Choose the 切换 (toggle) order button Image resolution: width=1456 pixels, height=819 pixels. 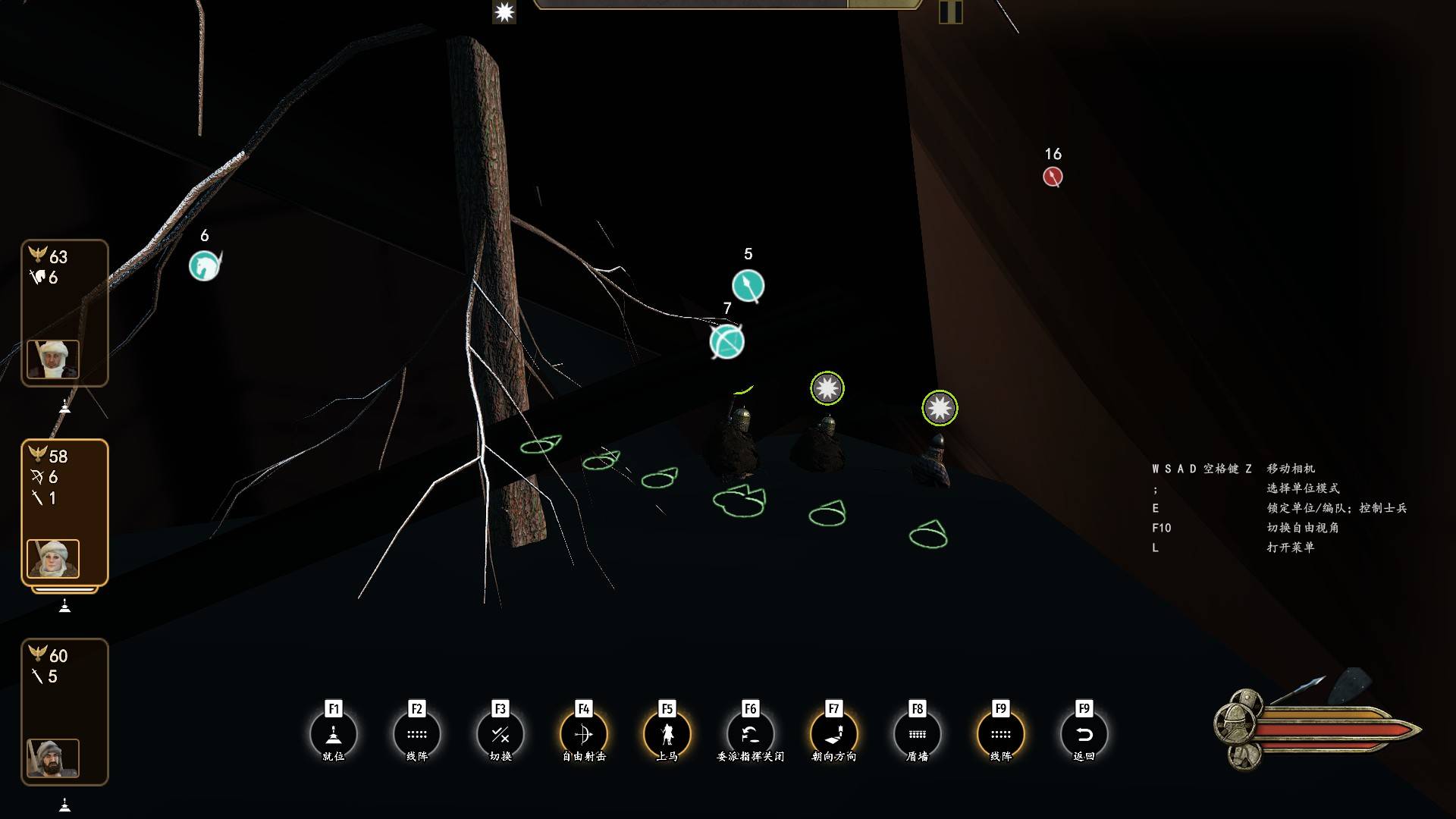500,734
